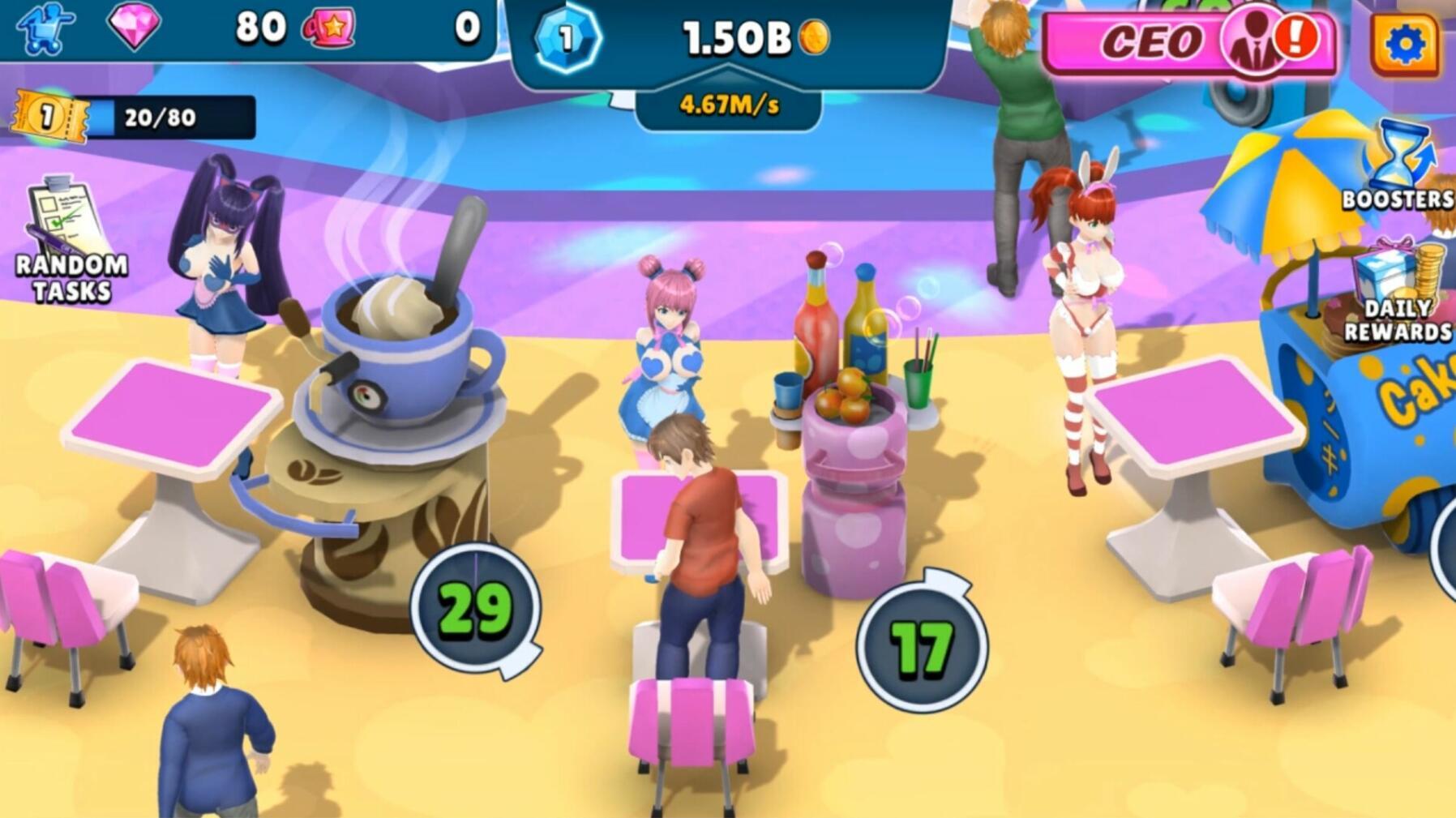Tap the gold coin next to 1.50B
This screenshot has width=1456, height=818.
point(815,39)
